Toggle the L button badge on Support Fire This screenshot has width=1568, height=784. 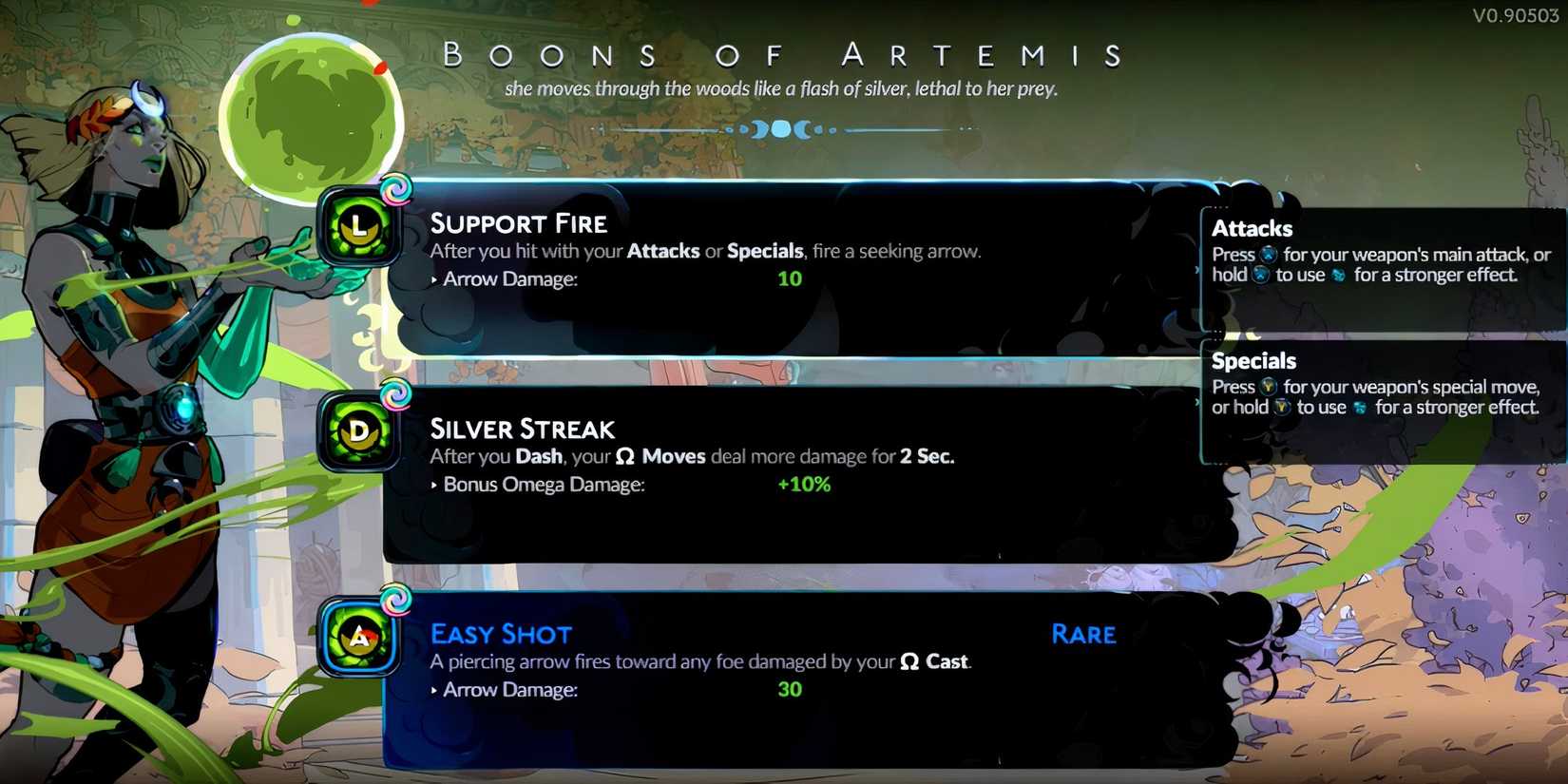(357, 227)
